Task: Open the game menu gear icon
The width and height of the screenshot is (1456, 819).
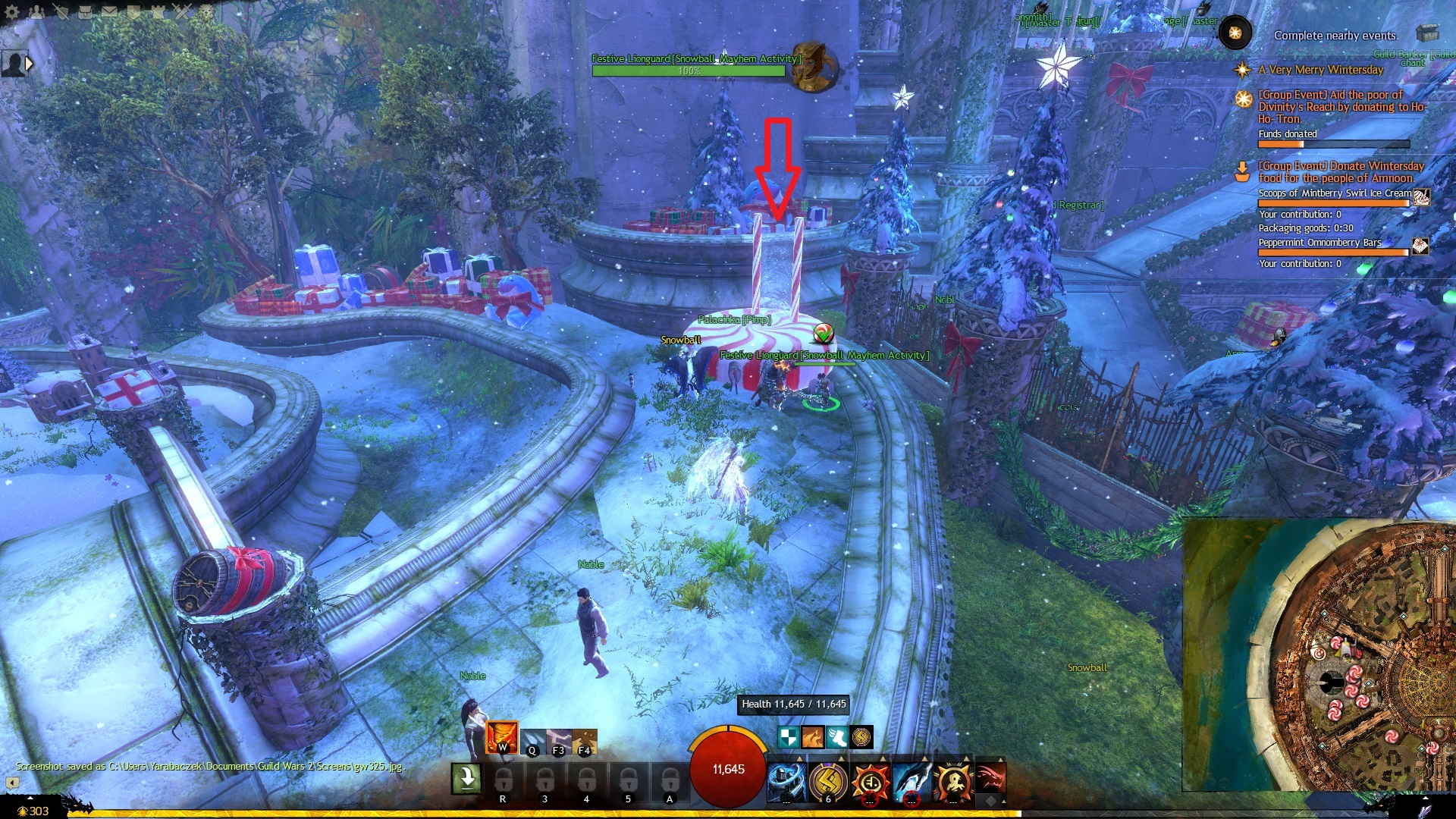Action: coord(12,11)
